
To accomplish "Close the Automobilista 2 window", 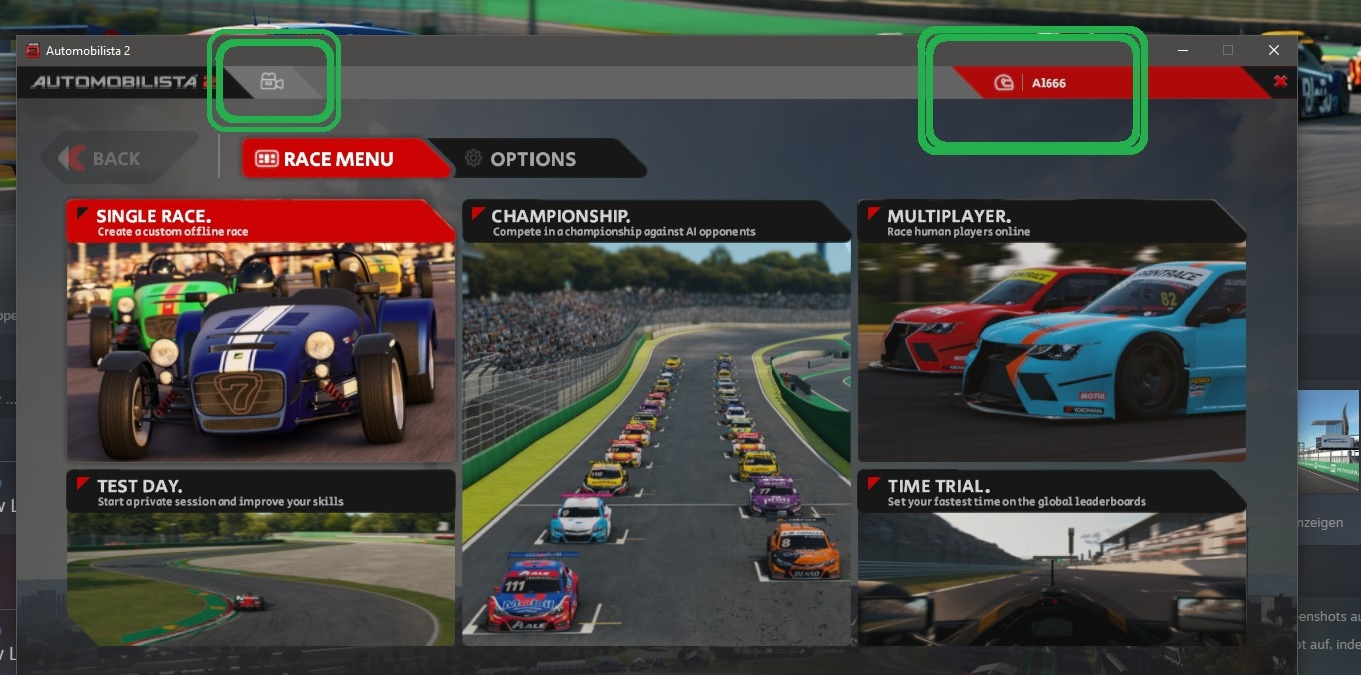I will 1273,50.
